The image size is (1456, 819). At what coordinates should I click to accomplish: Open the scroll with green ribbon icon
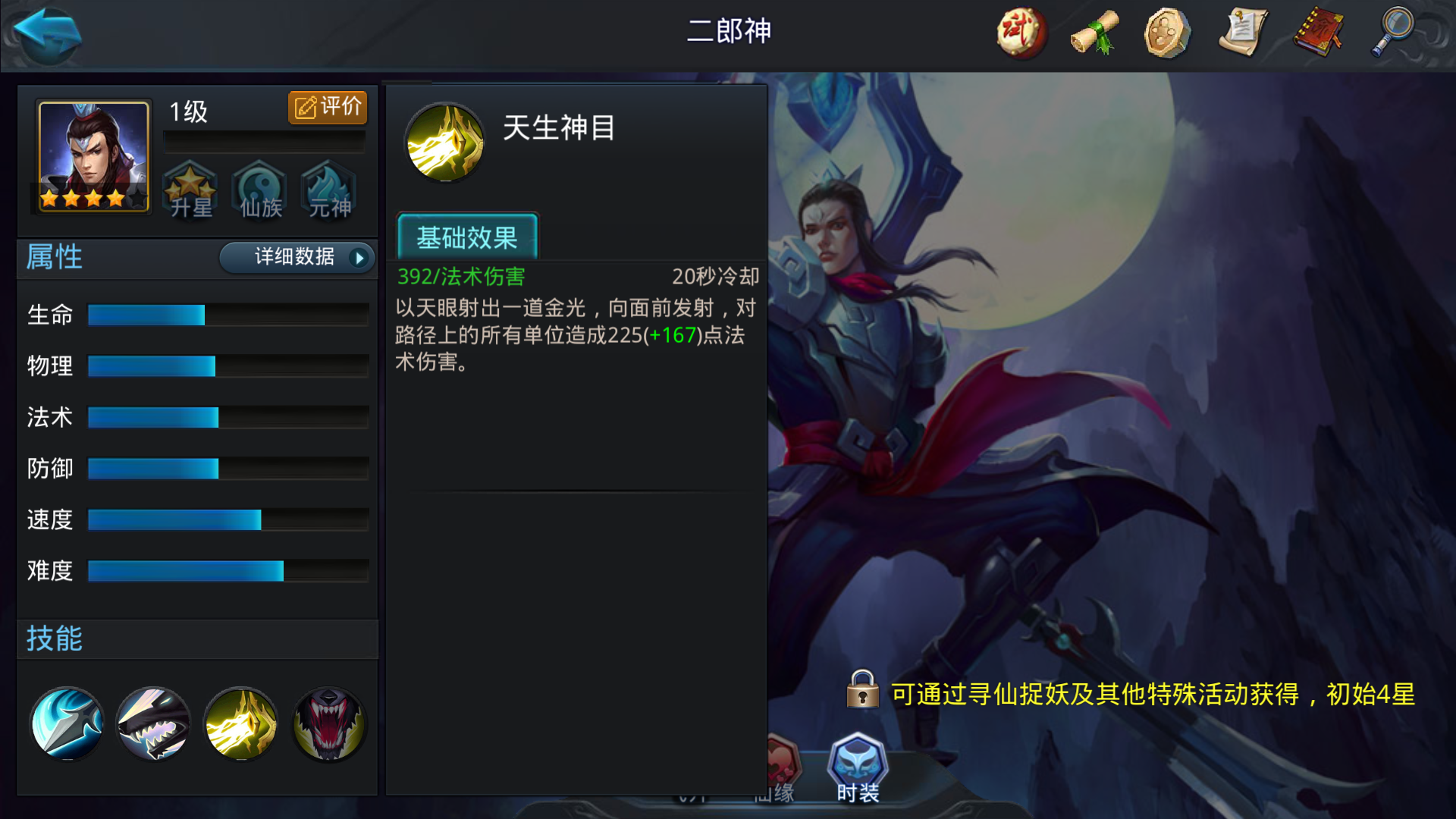(x=1094, y=33)
